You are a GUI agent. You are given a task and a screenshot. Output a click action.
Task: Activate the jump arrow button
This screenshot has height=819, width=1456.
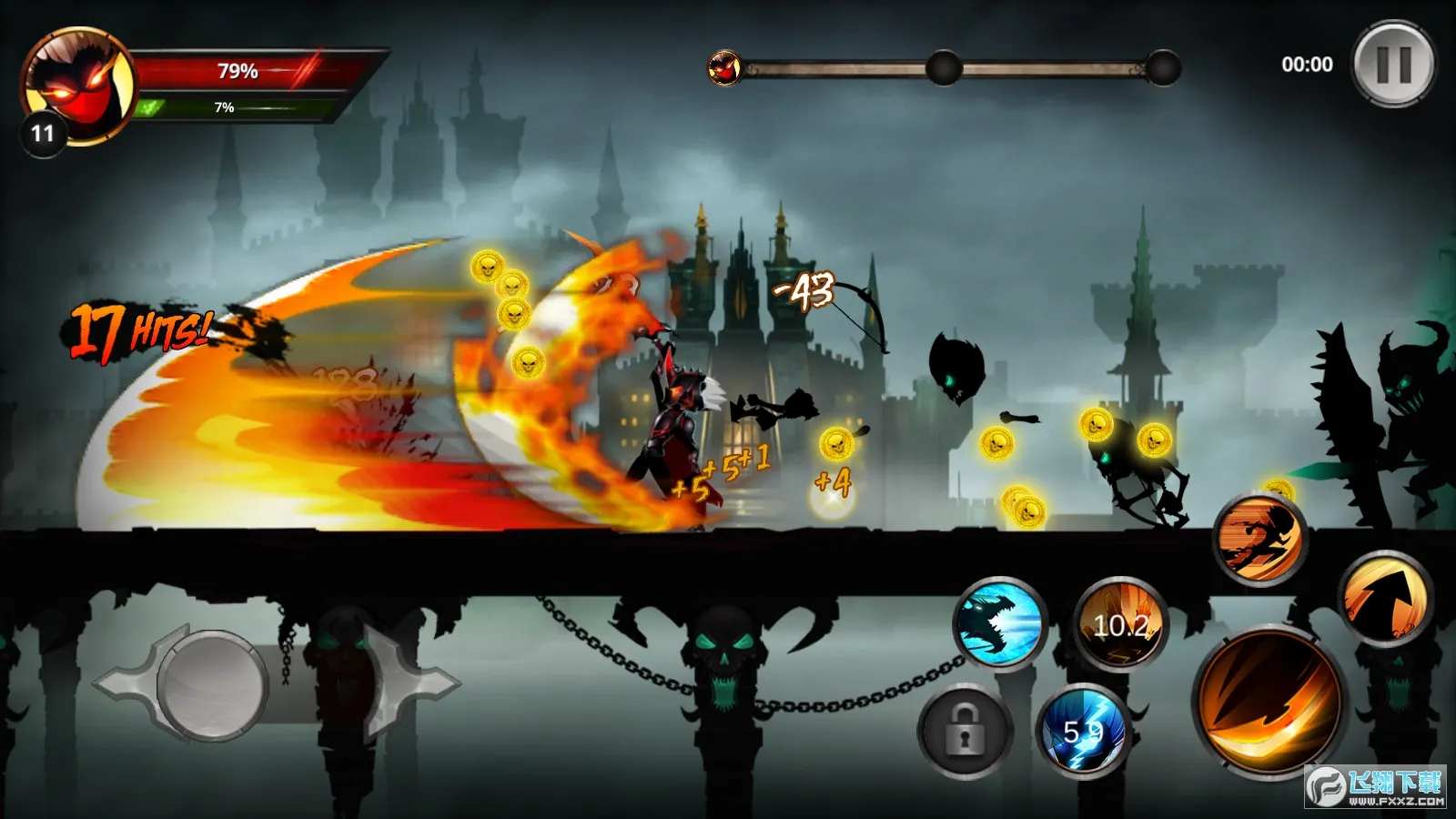tap(1385, 598)
